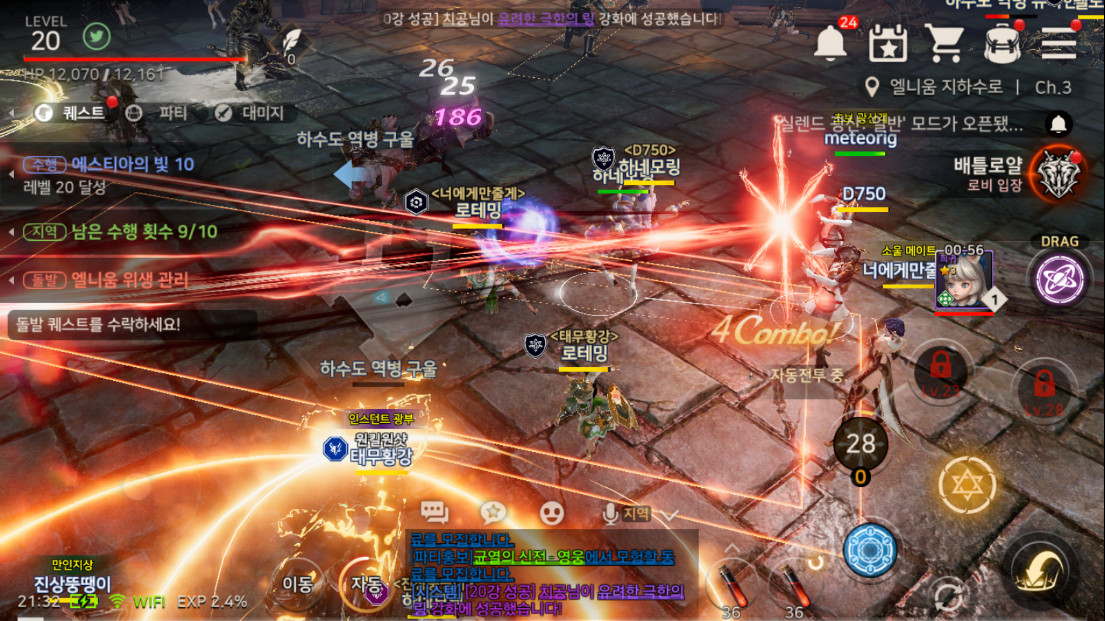
Task: Tap the 이동 move button
Action: (x=298, y=583)
